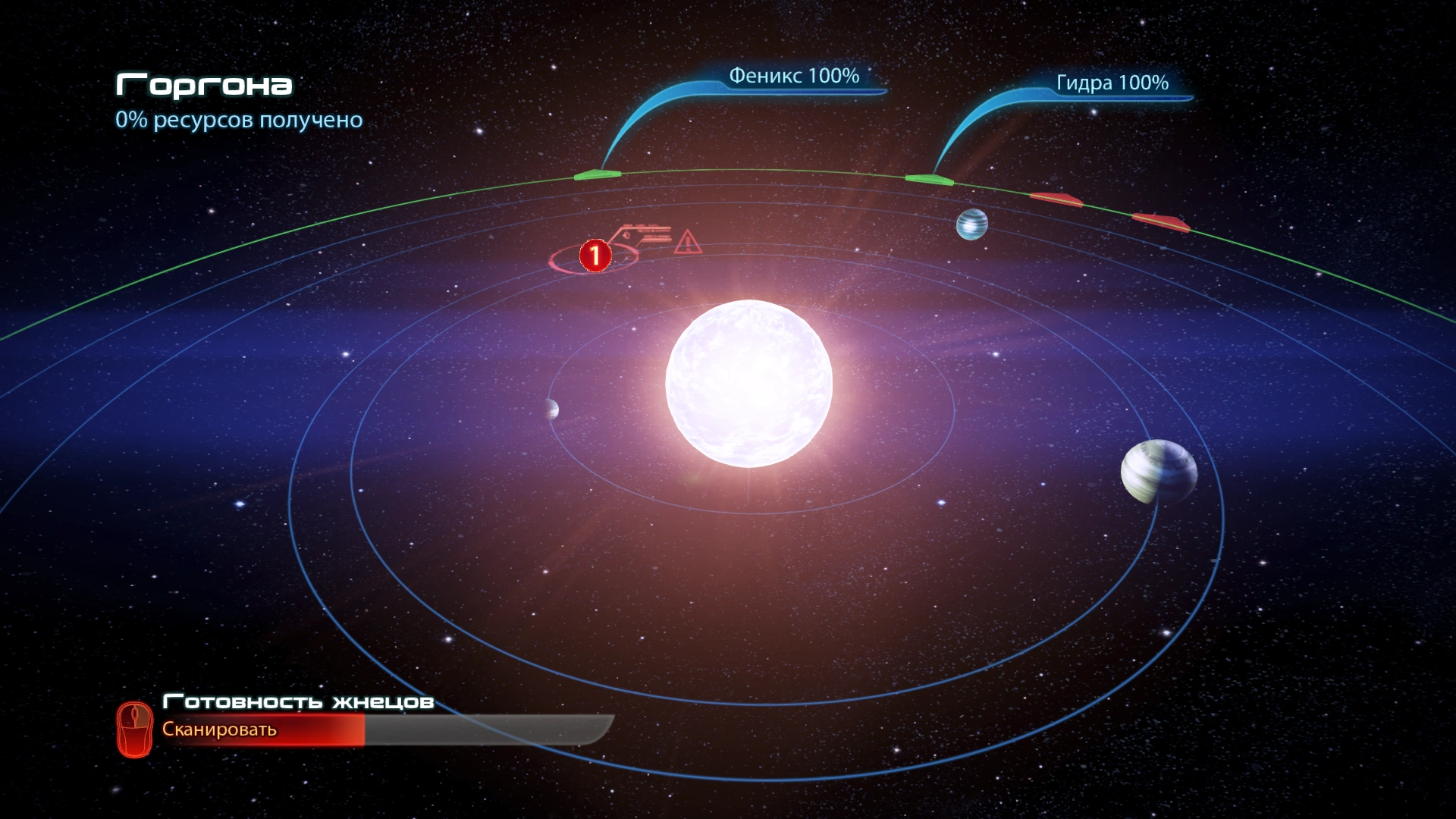
Task: Select the central white star
Action: point(748,383)
